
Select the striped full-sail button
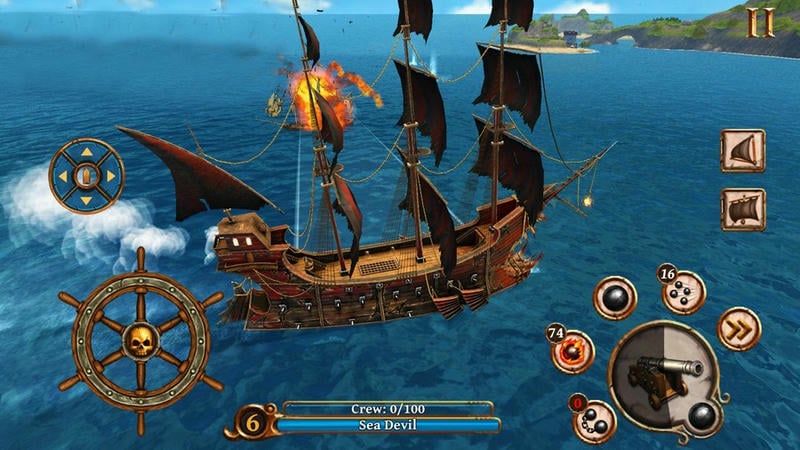(x=742, y=210)
